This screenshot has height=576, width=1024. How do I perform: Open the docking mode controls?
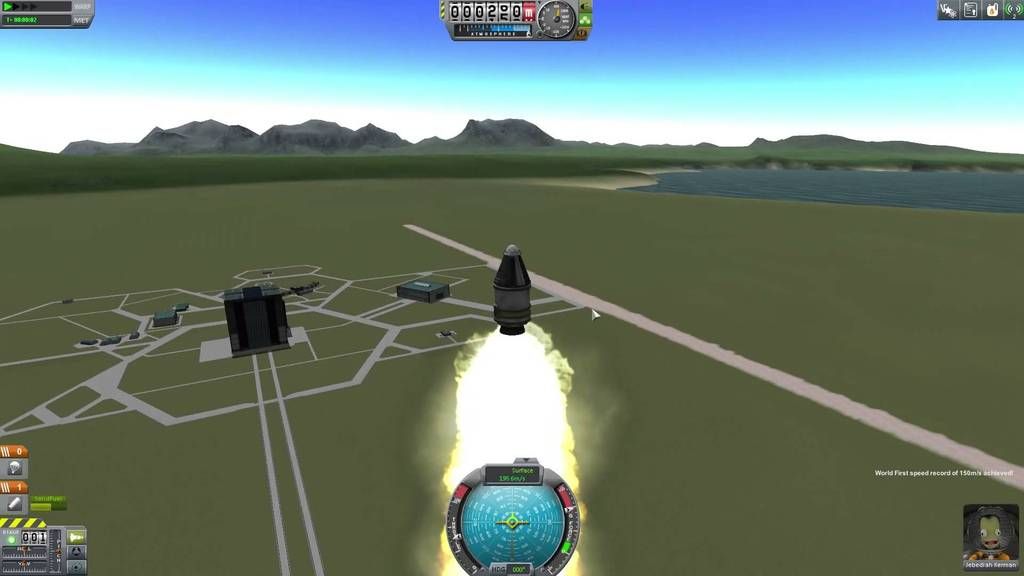click(76, 551)
